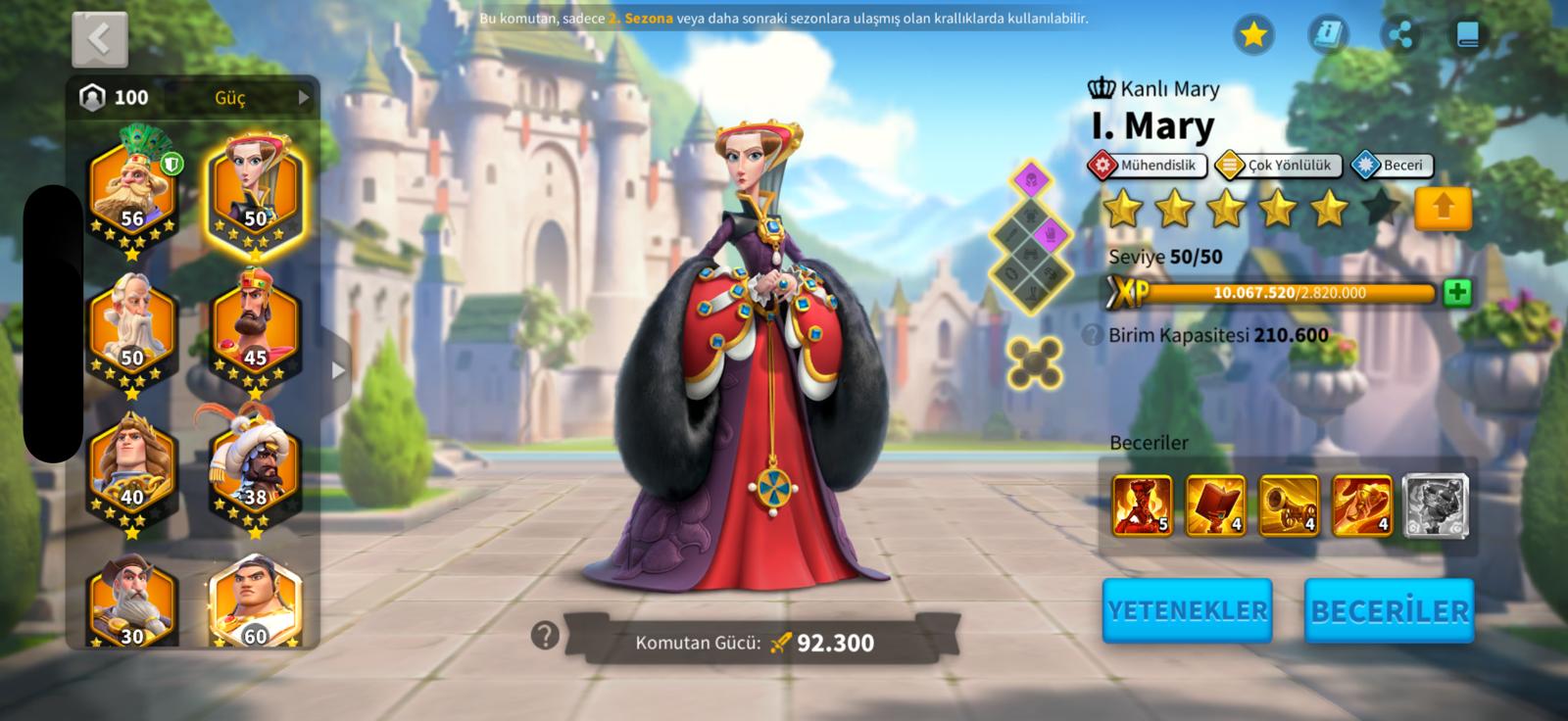
Task: Open the blue book journal icon
Action: 1467,35
